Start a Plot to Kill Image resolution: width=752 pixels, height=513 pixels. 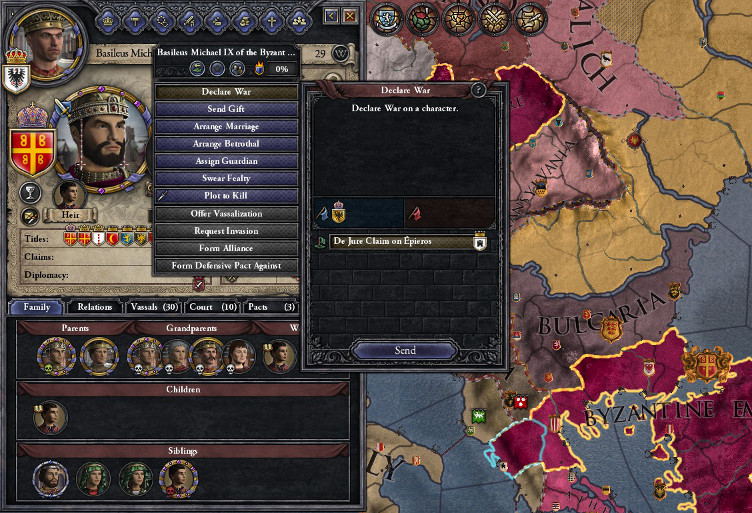click(224, 196)
